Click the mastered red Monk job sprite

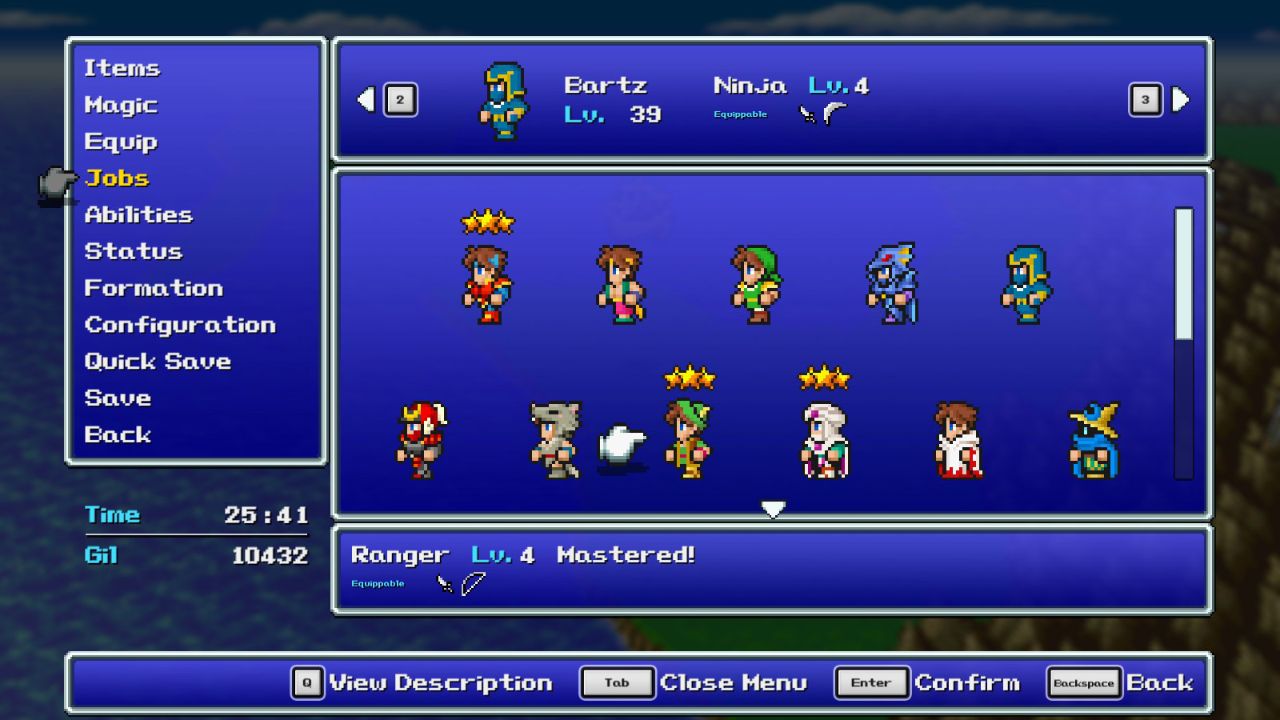[x=488, y=285]
